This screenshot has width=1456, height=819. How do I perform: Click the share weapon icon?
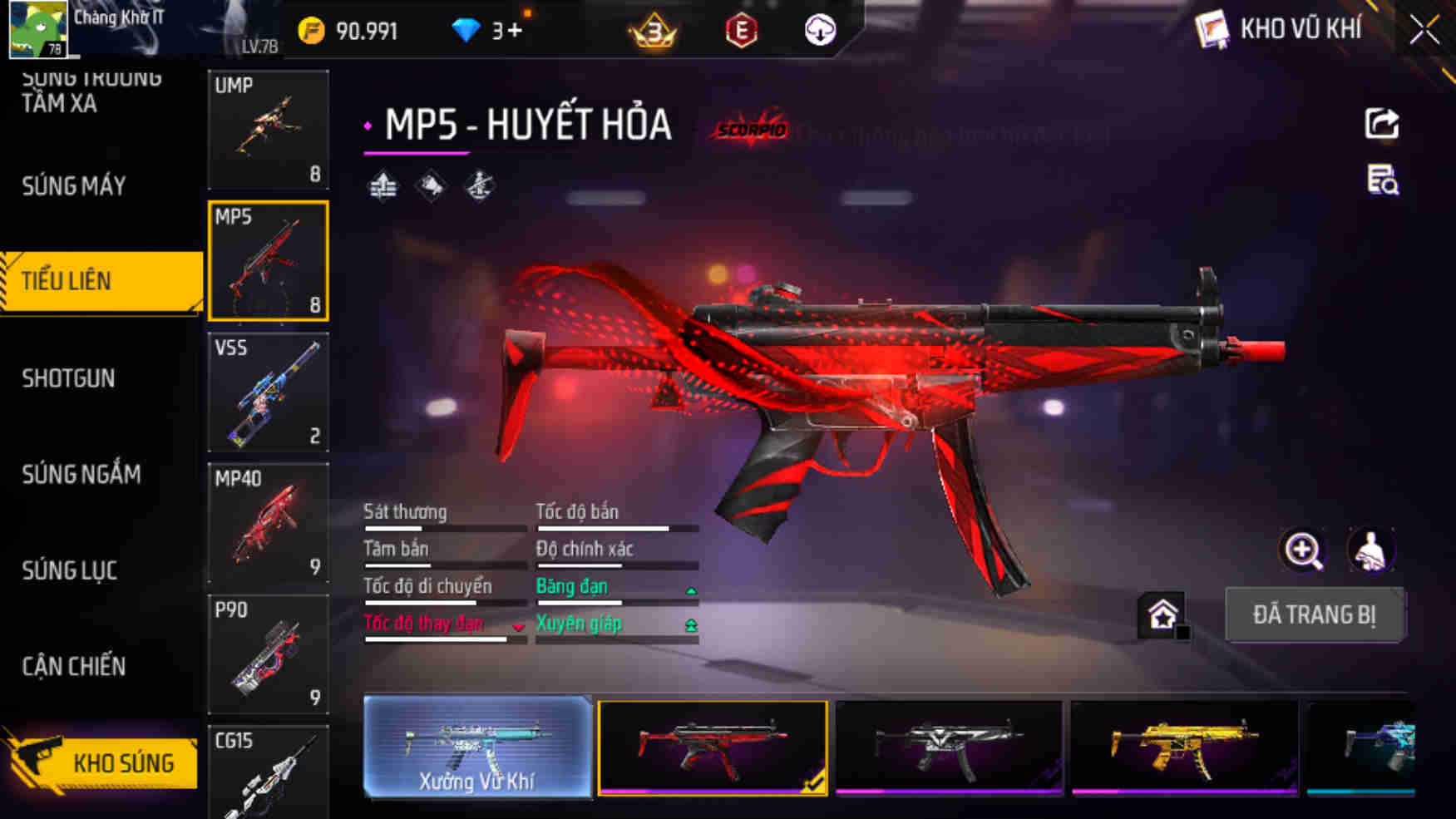coord(1380,125)
